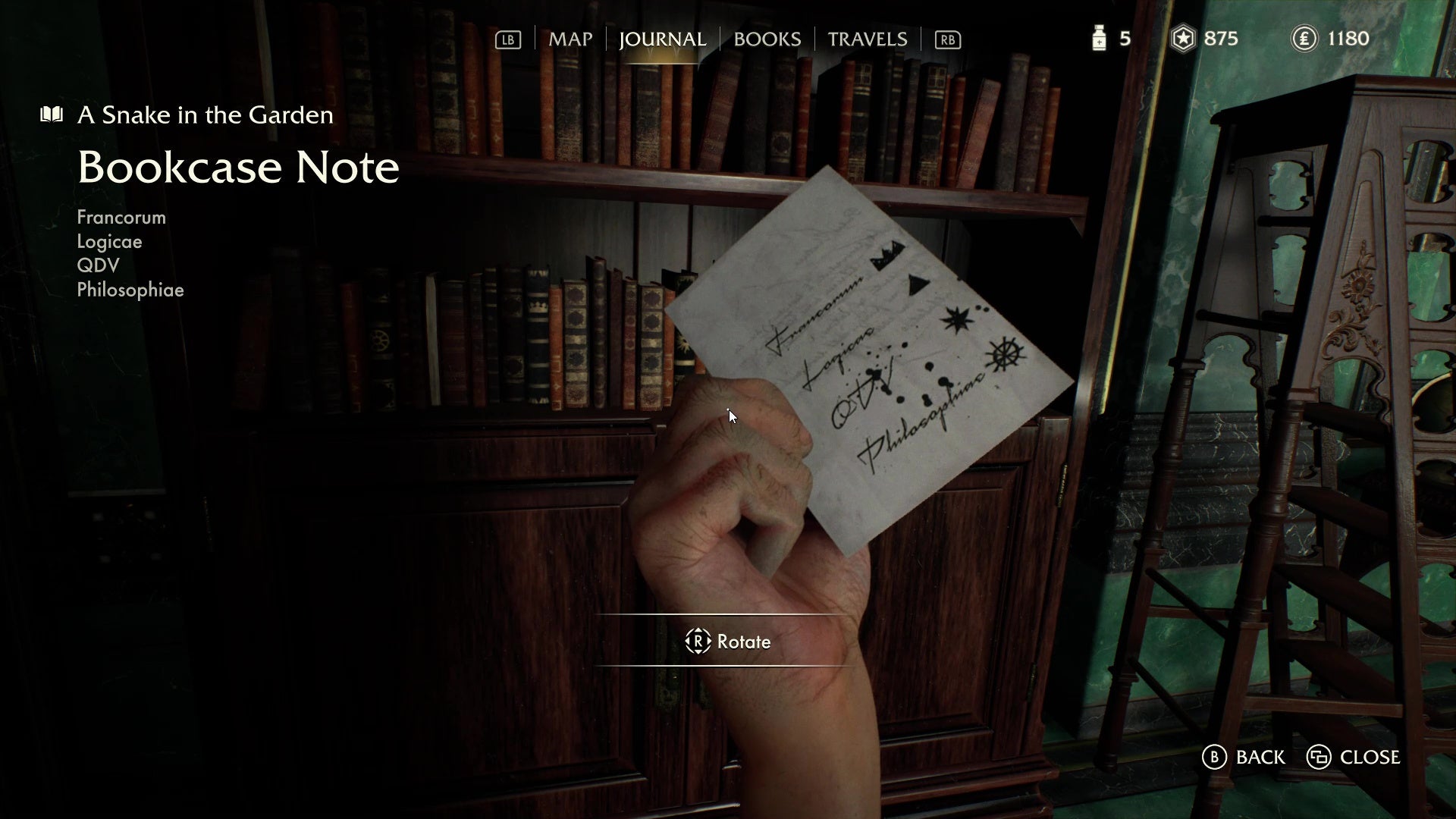Click the LB shoulder button icon
The image size is (1456, 819).
(x=507, y=39)
